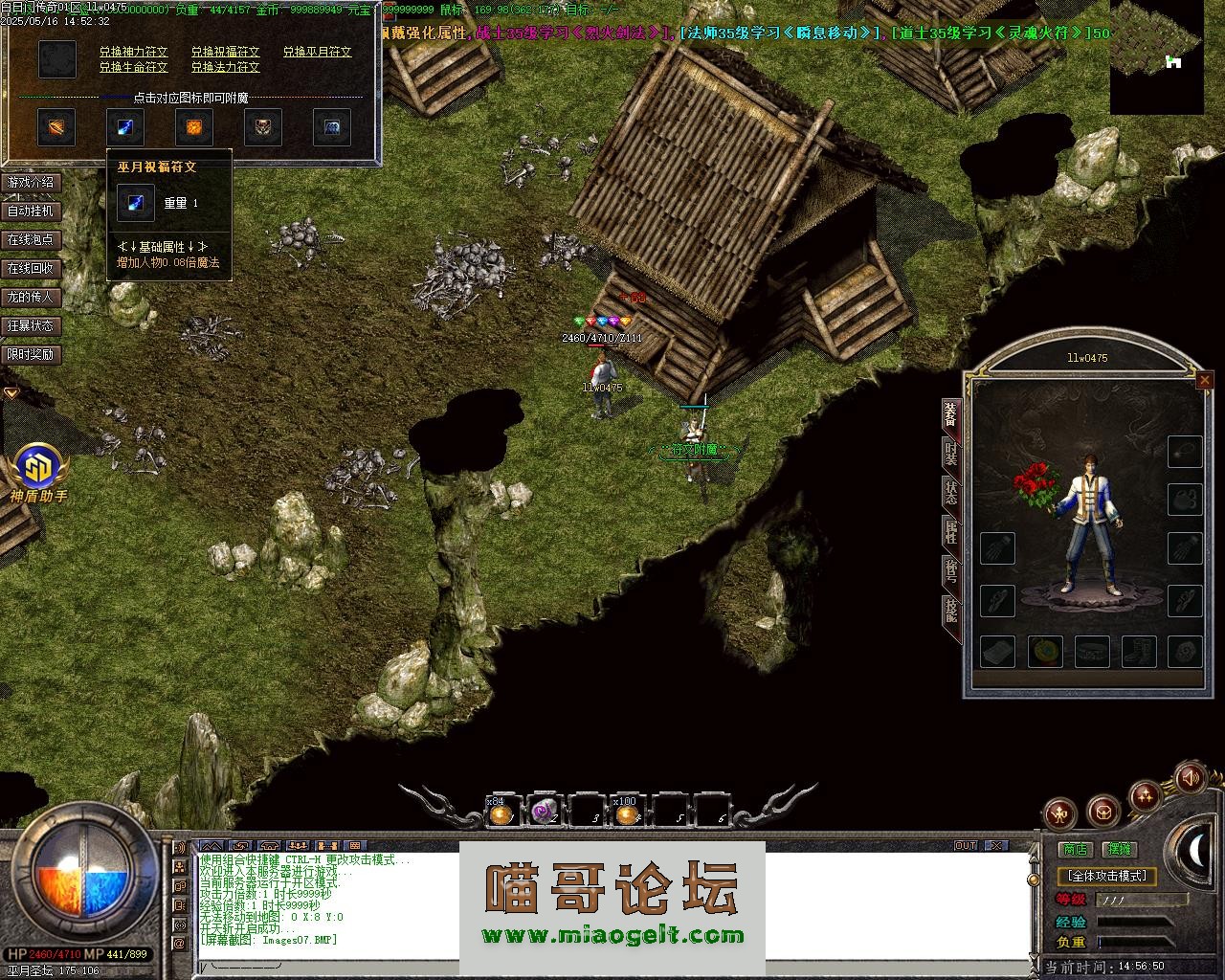Click the minimap in the corner
The image size is (1225, 980).
click(x=1156, y=57)
